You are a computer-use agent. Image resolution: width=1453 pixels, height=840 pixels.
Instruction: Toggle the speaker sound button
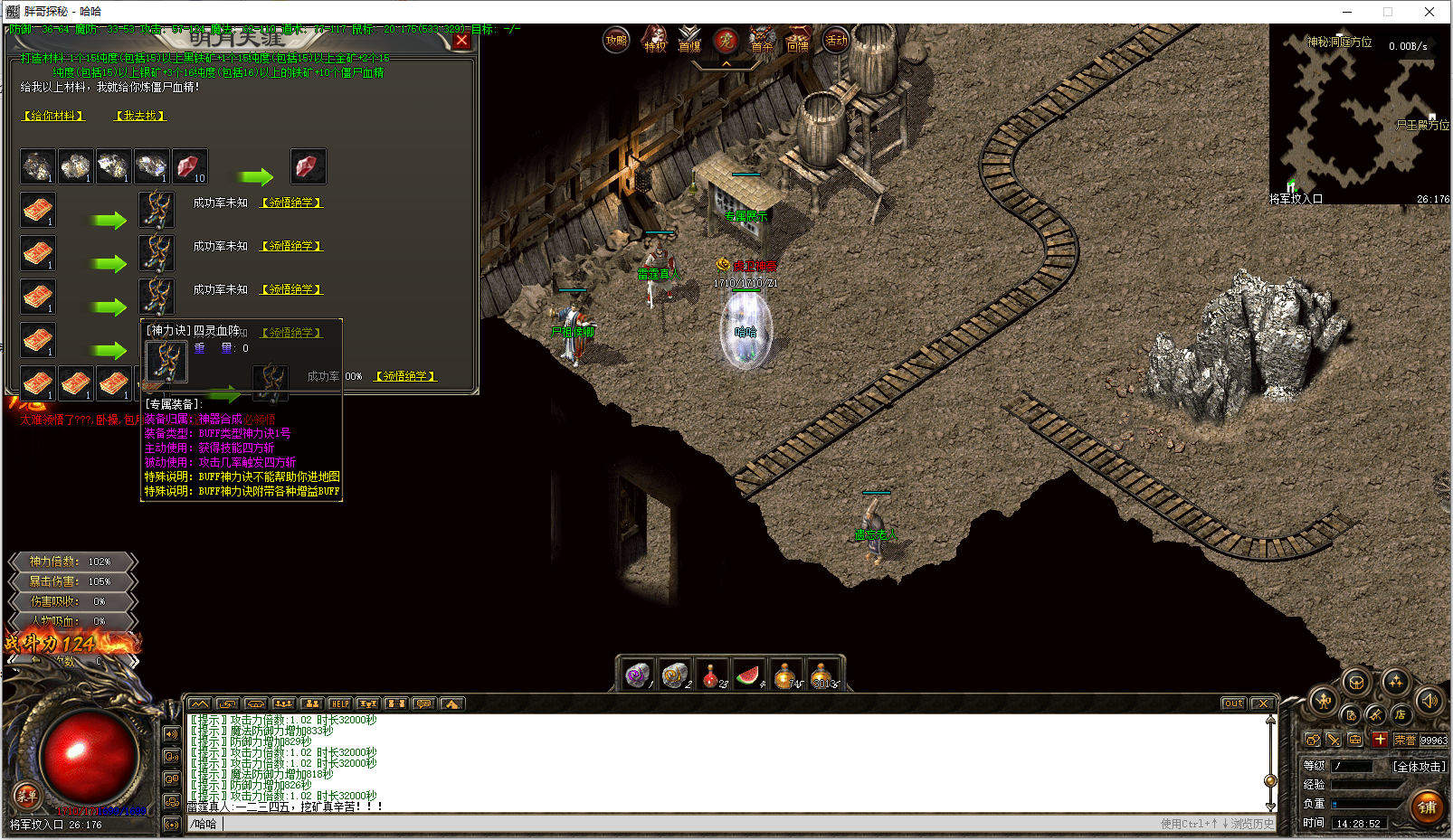(1429, 701)
